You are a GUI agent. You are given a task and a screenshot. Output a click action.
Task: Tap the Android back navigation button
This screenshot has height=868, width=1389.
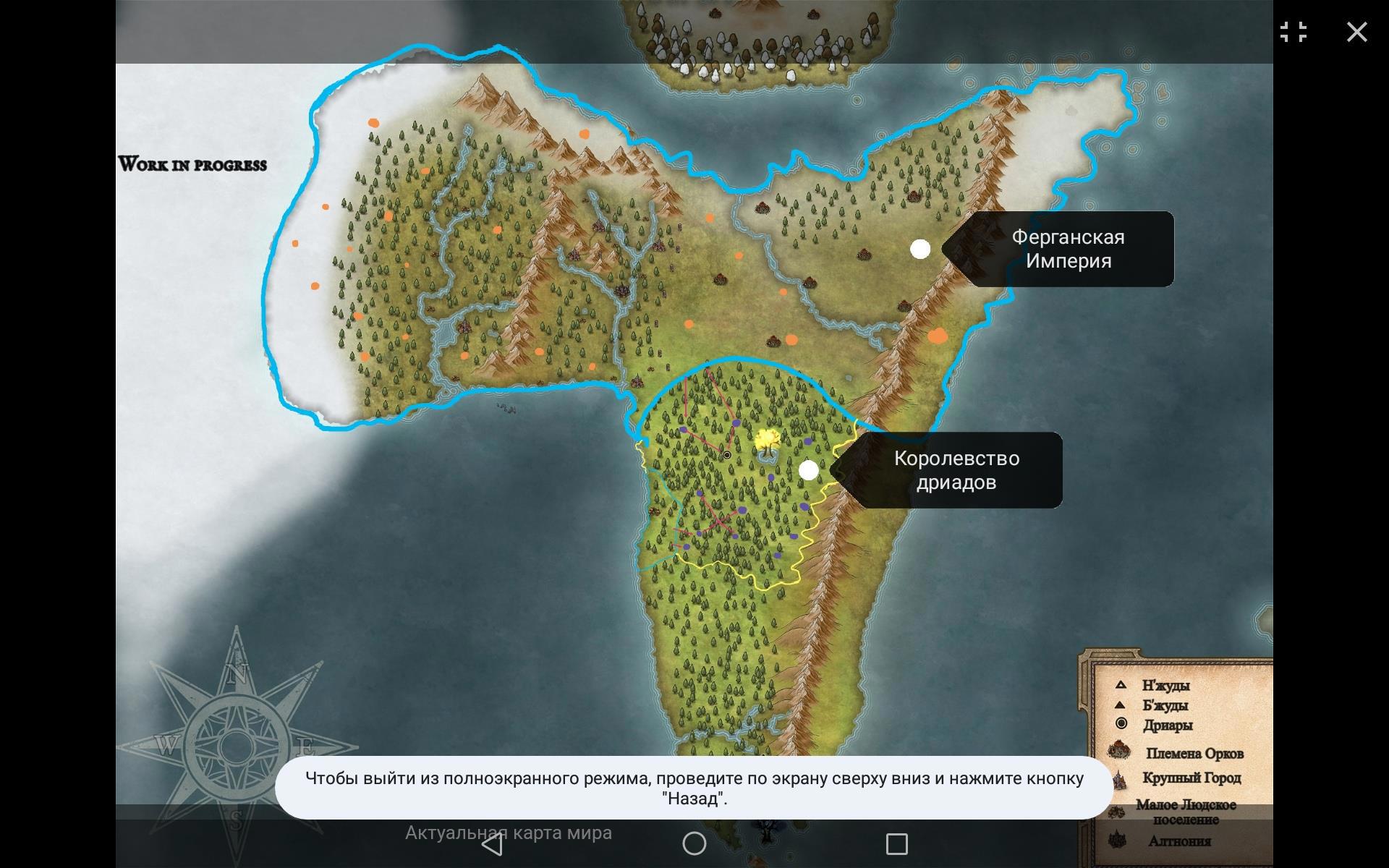(493, 843)
